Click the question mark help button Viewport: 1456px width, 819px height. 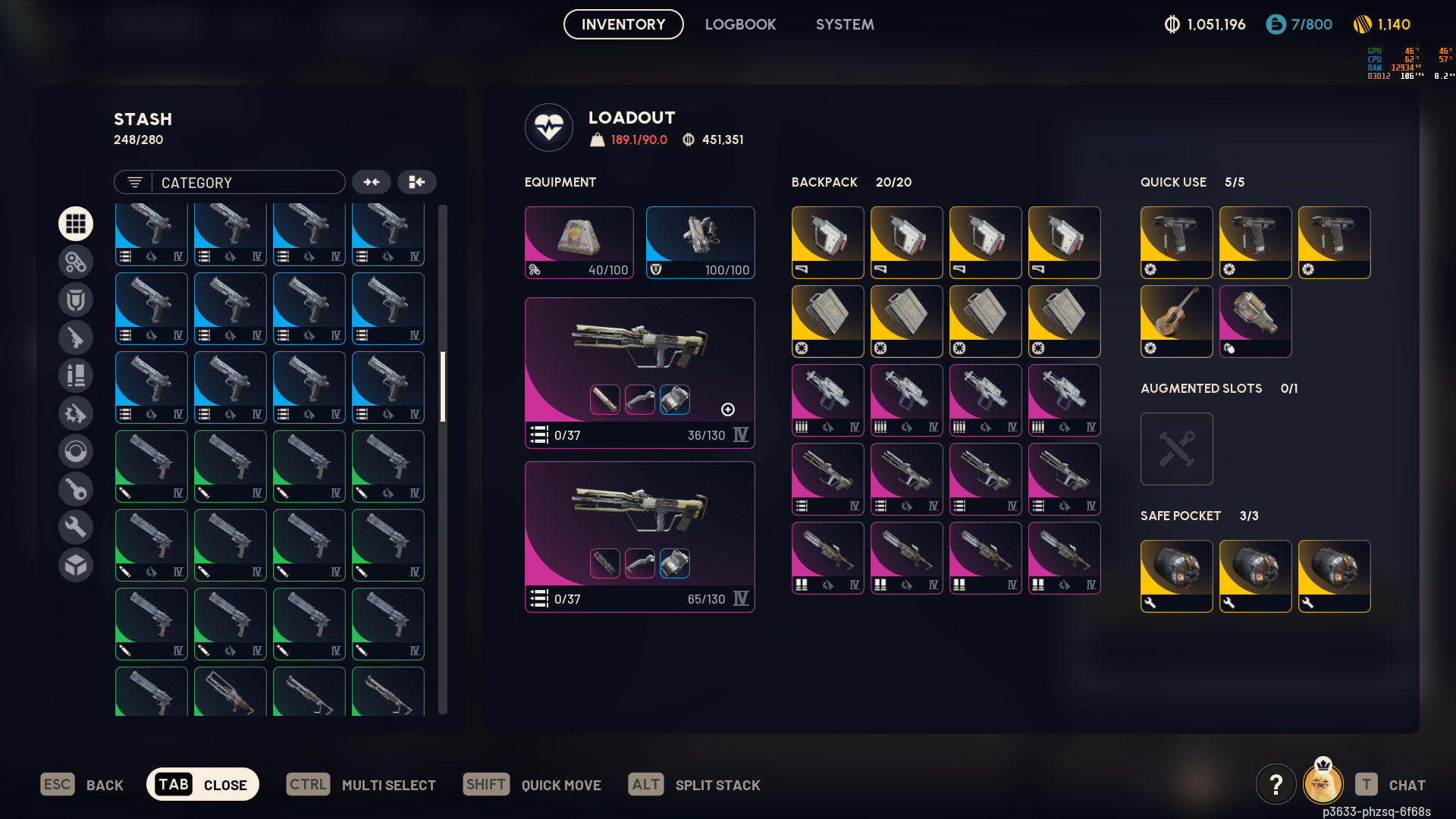point(1276,784)
